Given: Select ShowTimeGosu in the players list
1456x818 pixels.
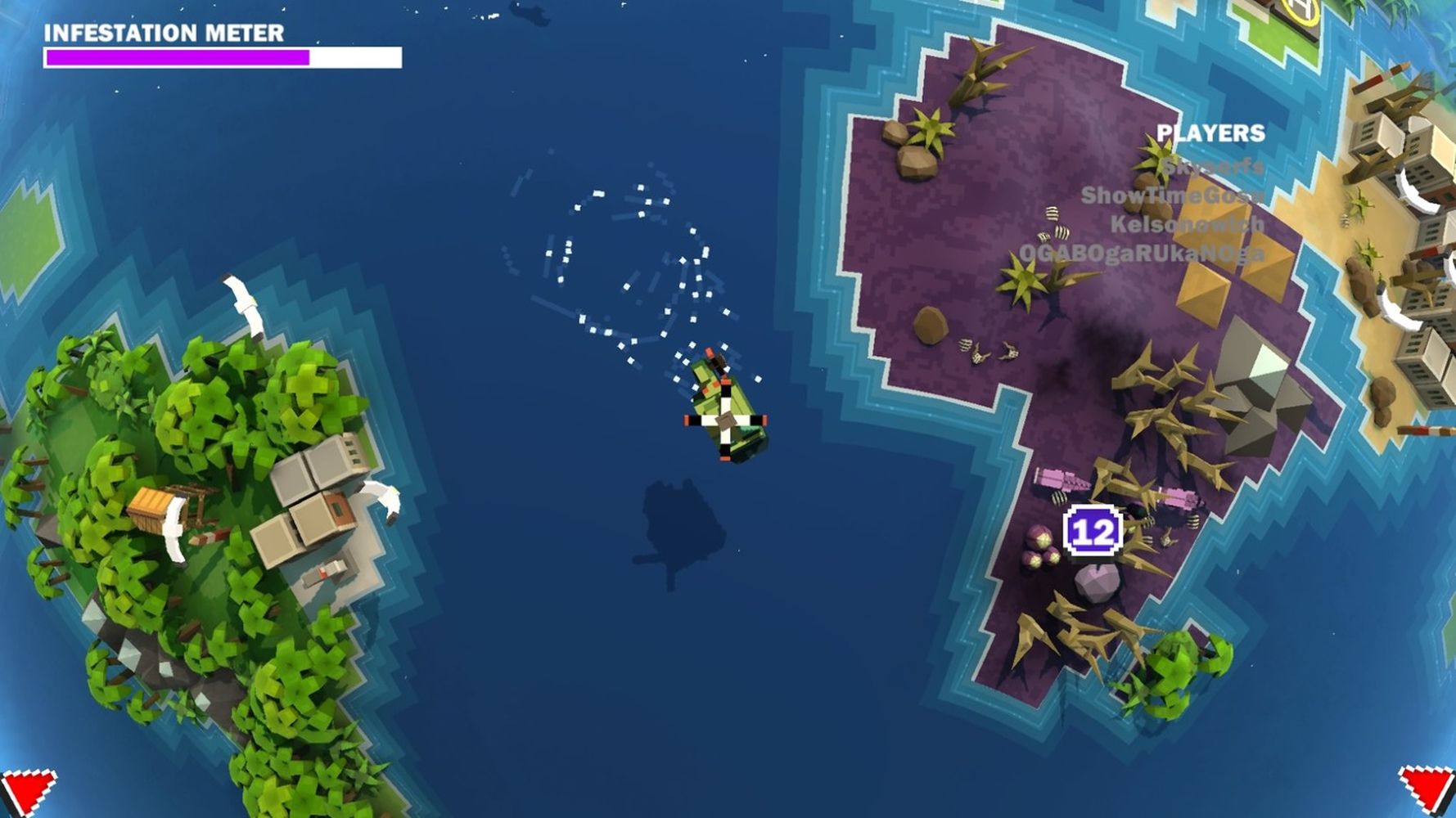Looking at the screenshot, I should [1172, 196].
